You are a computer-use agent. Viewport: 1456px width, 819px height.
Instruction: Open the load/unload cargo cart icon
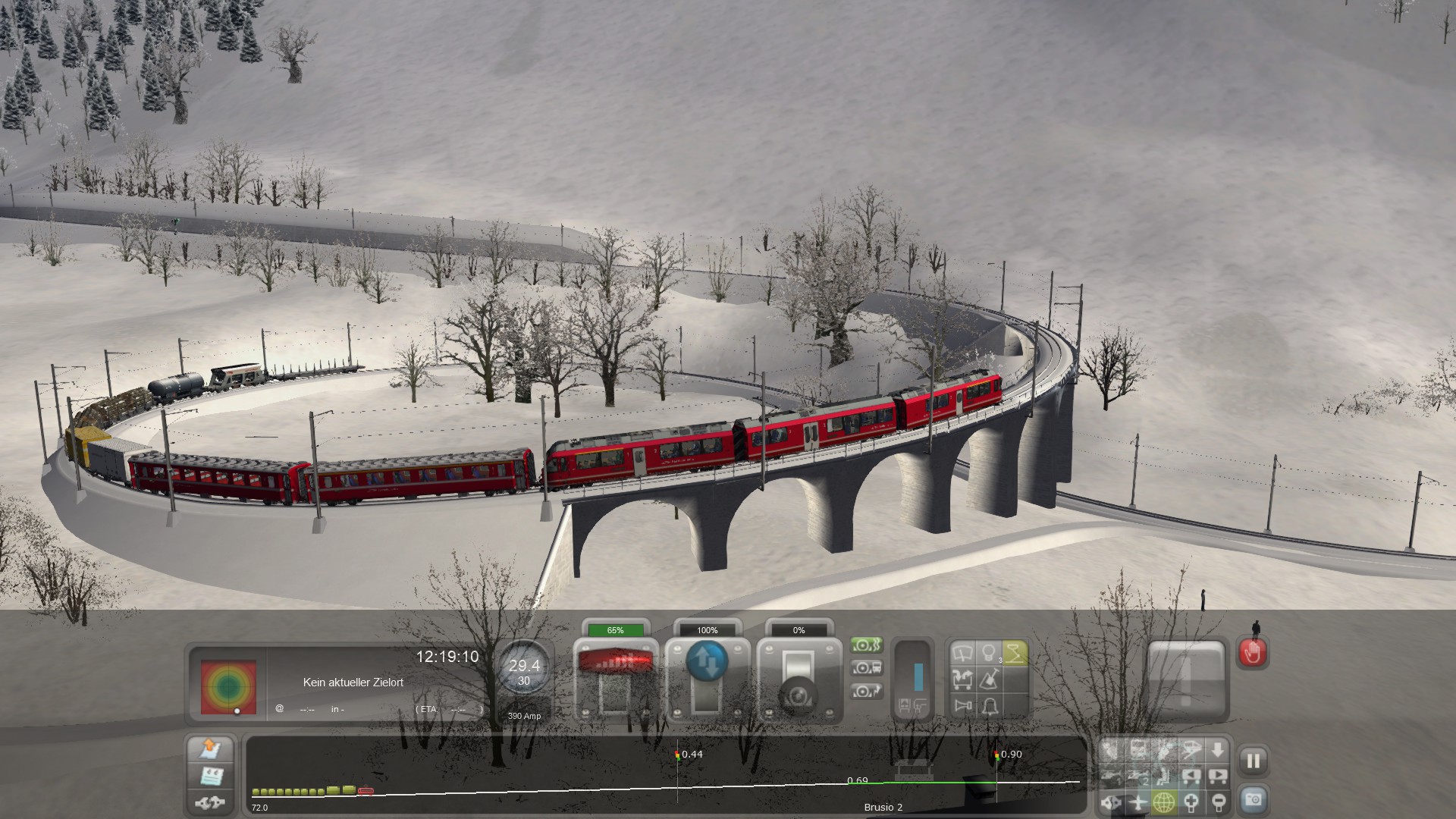(x=963, y=679)
